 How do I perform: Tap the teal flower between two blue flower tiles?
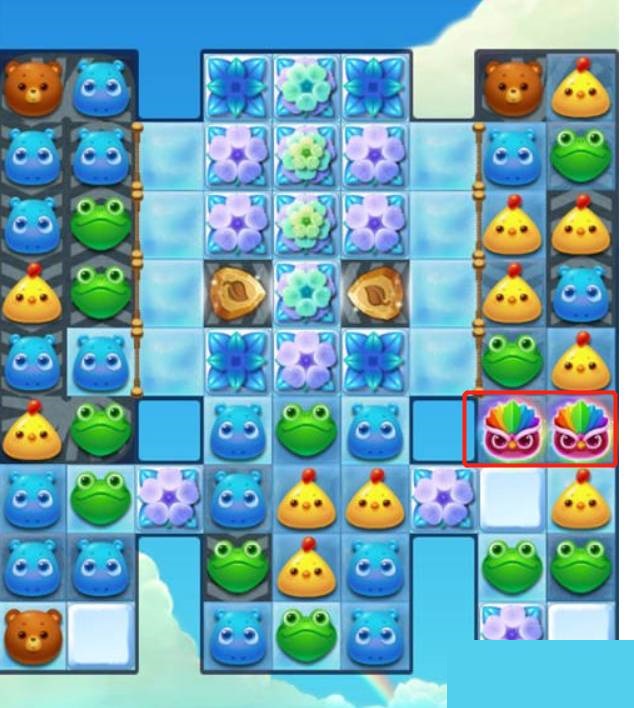tap(307, 86)
